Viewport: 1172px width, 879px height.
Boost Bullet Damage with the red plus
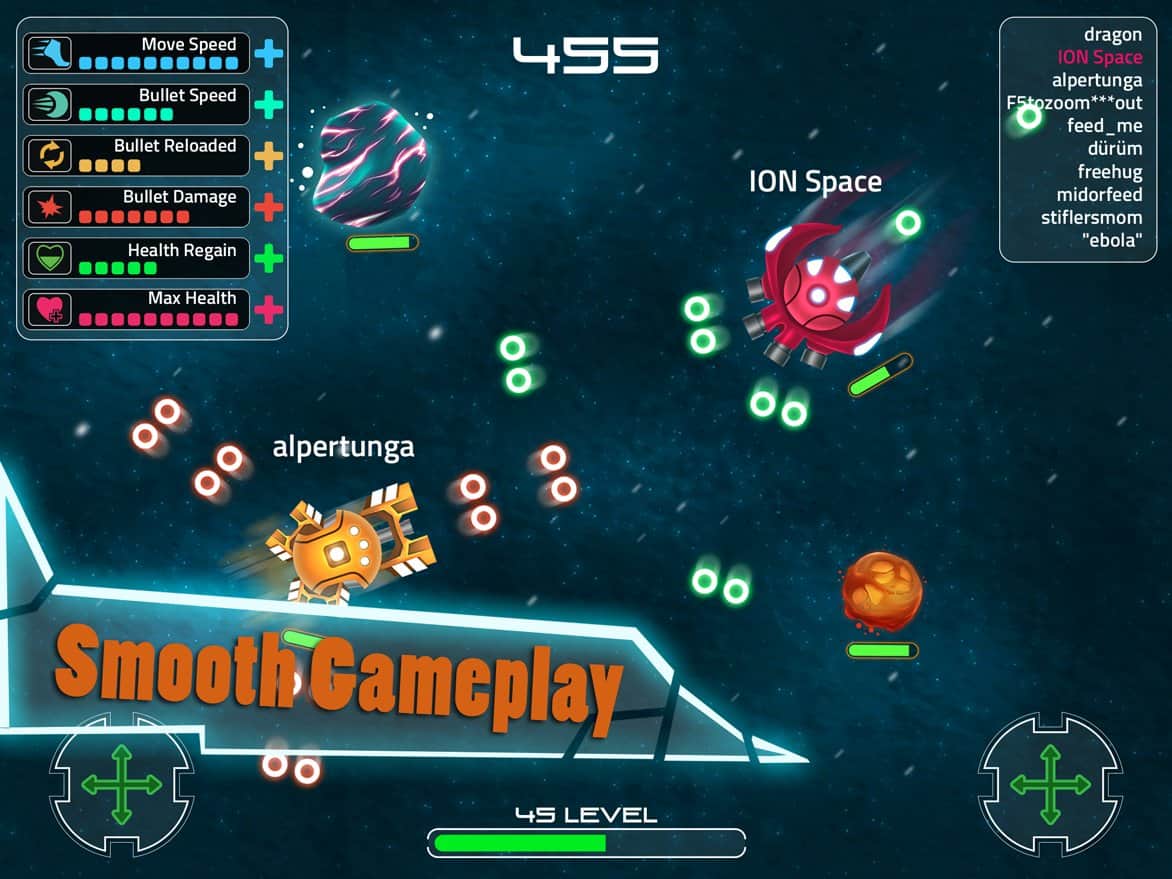(x=268, y=207)
